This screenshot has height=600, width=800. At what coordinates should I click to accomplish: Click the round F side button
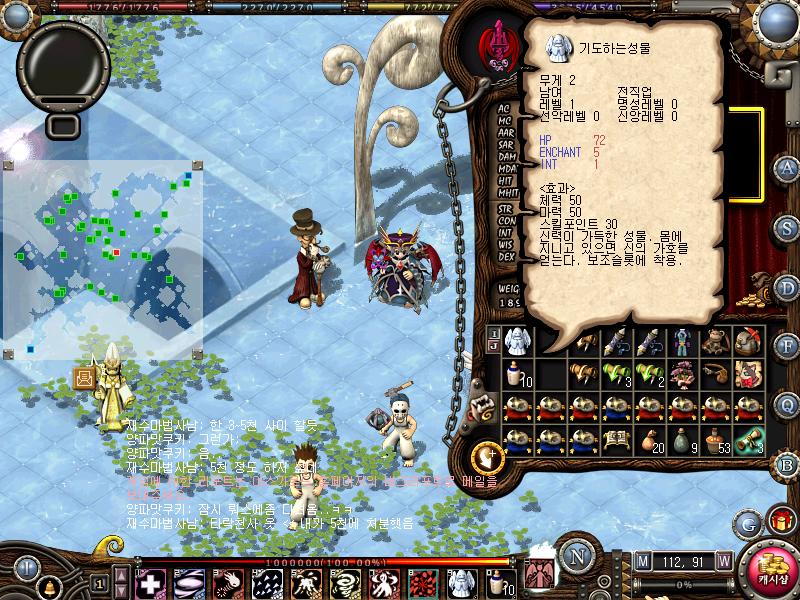786,346
